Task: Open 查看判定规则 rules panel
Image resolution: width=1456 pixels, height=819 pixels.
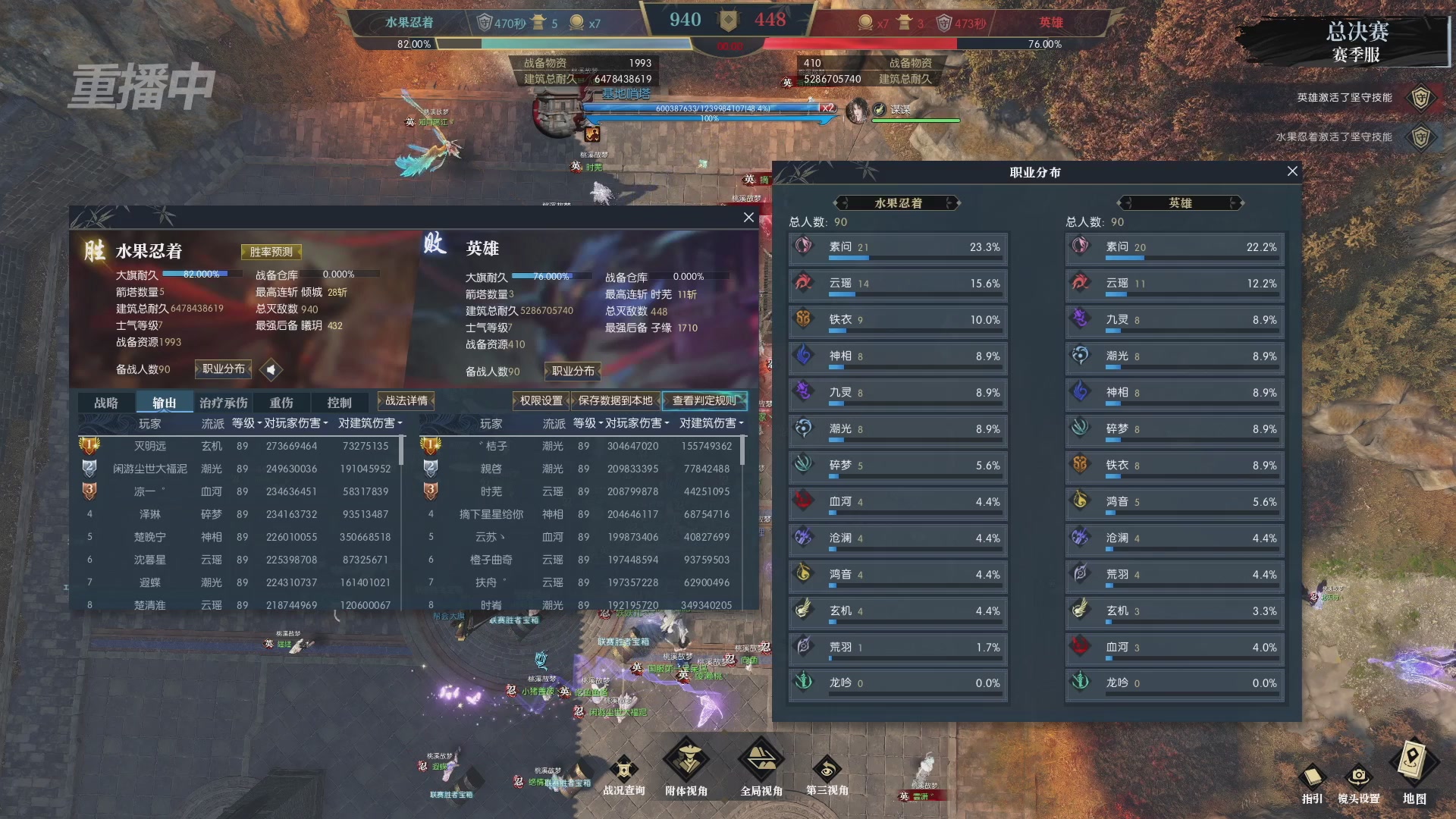Action: point(706,399)
